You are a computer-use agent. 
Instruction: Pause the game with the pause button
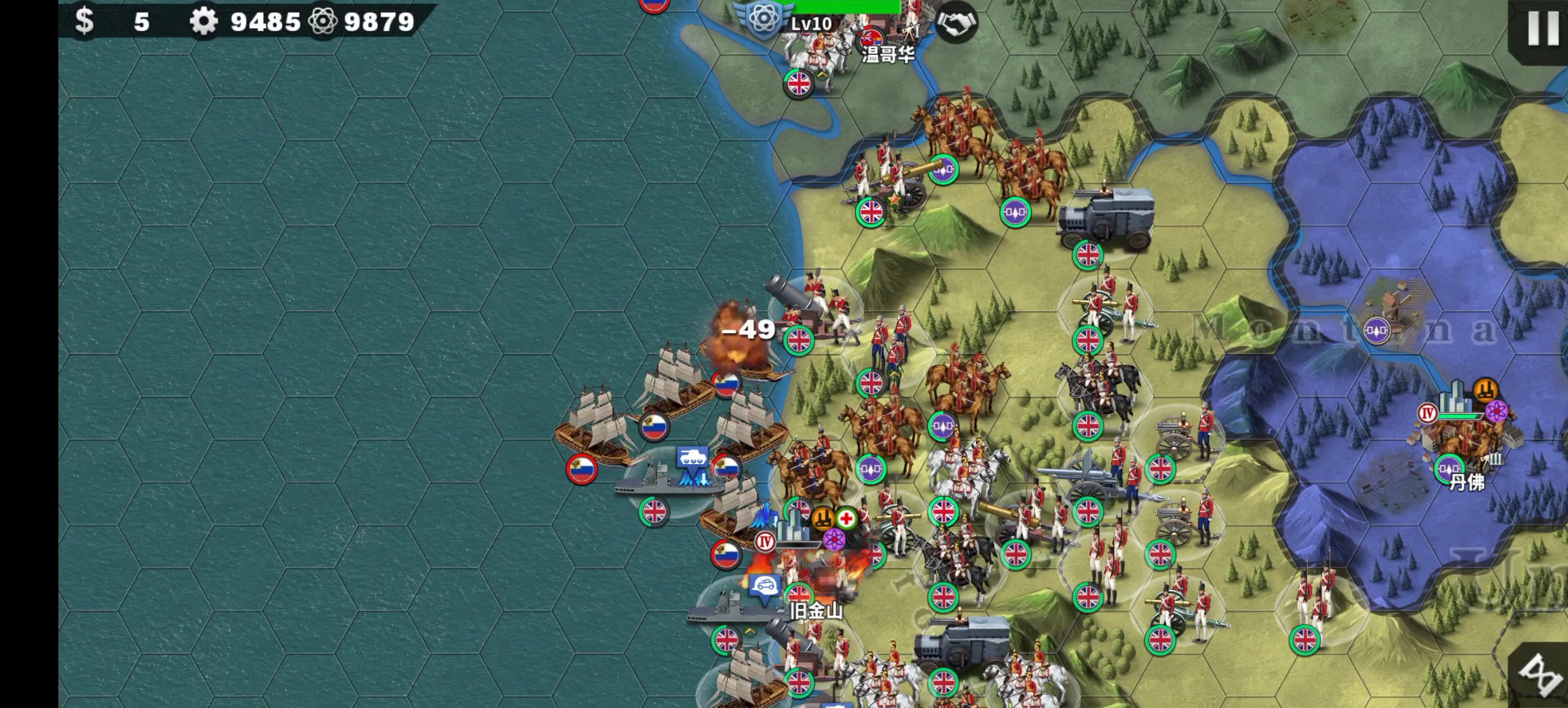(1542, 28)
